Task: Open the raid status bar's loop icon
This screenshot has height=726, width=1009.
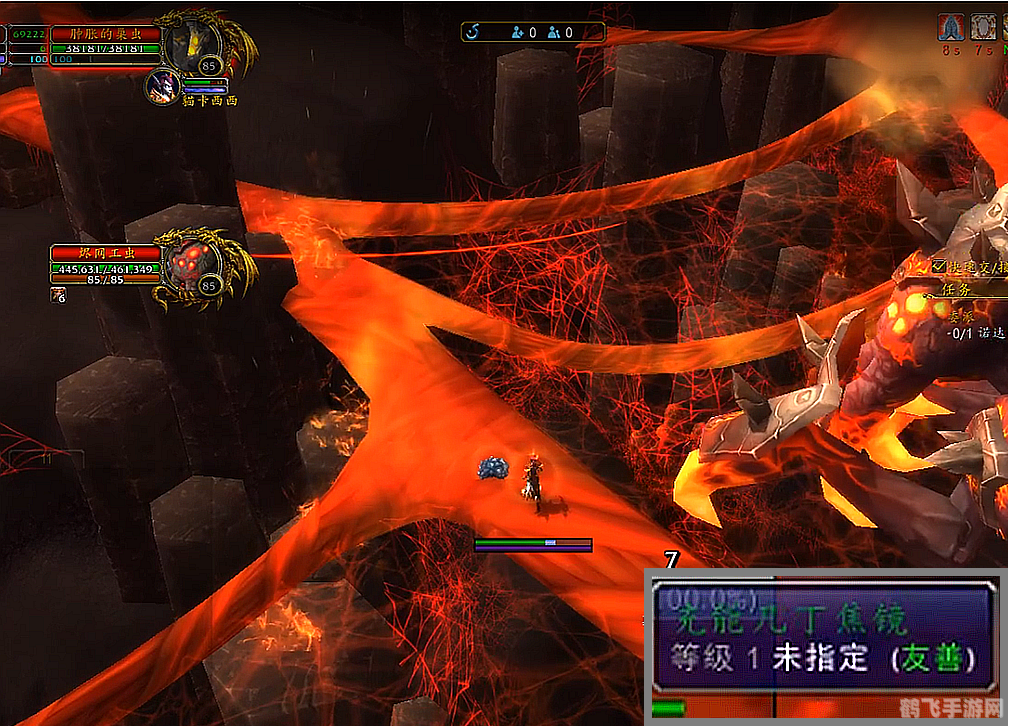Action: (x=474, y=32)
